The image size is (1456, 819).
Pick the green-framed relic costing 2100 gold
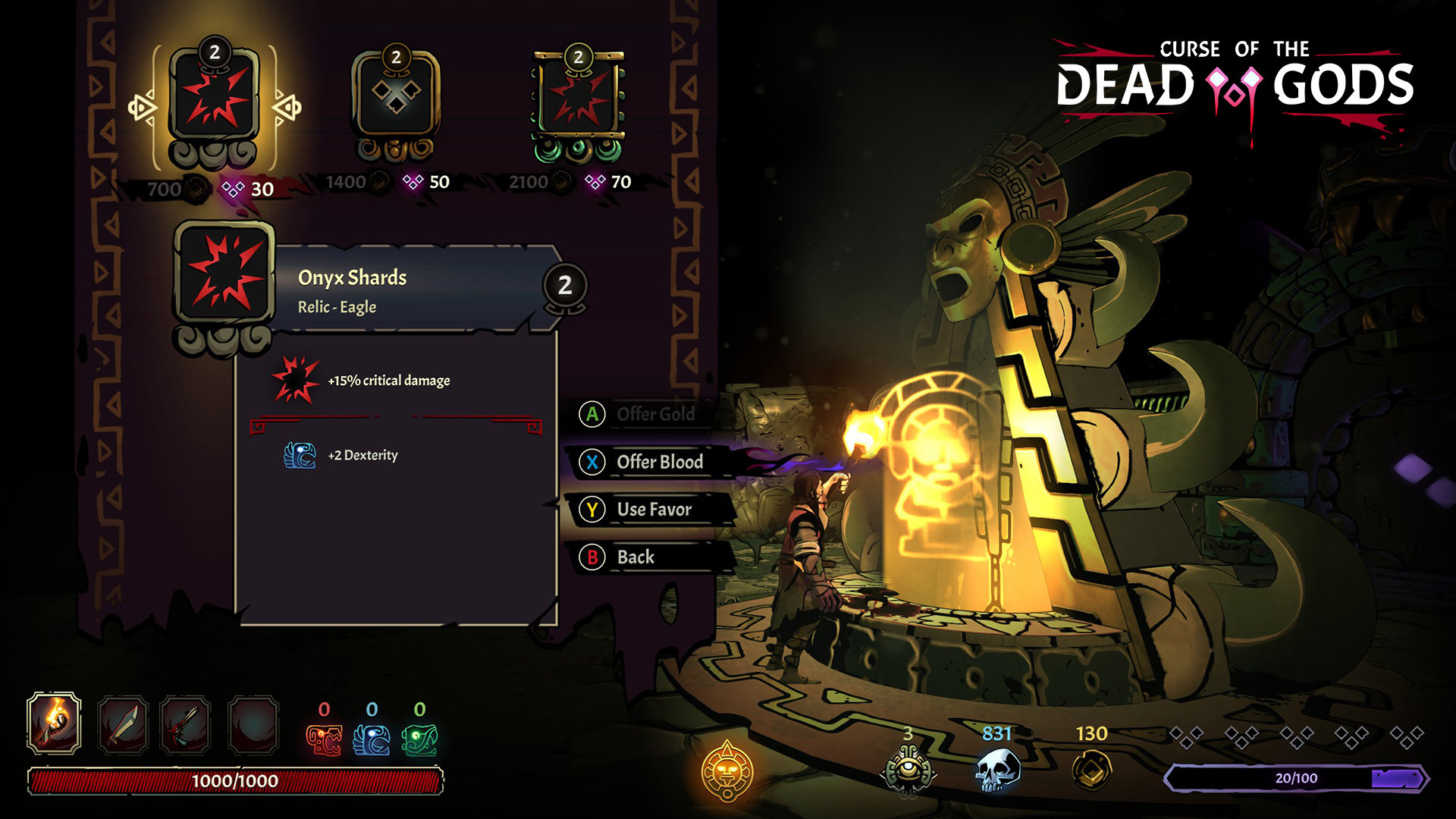point(579,99)
